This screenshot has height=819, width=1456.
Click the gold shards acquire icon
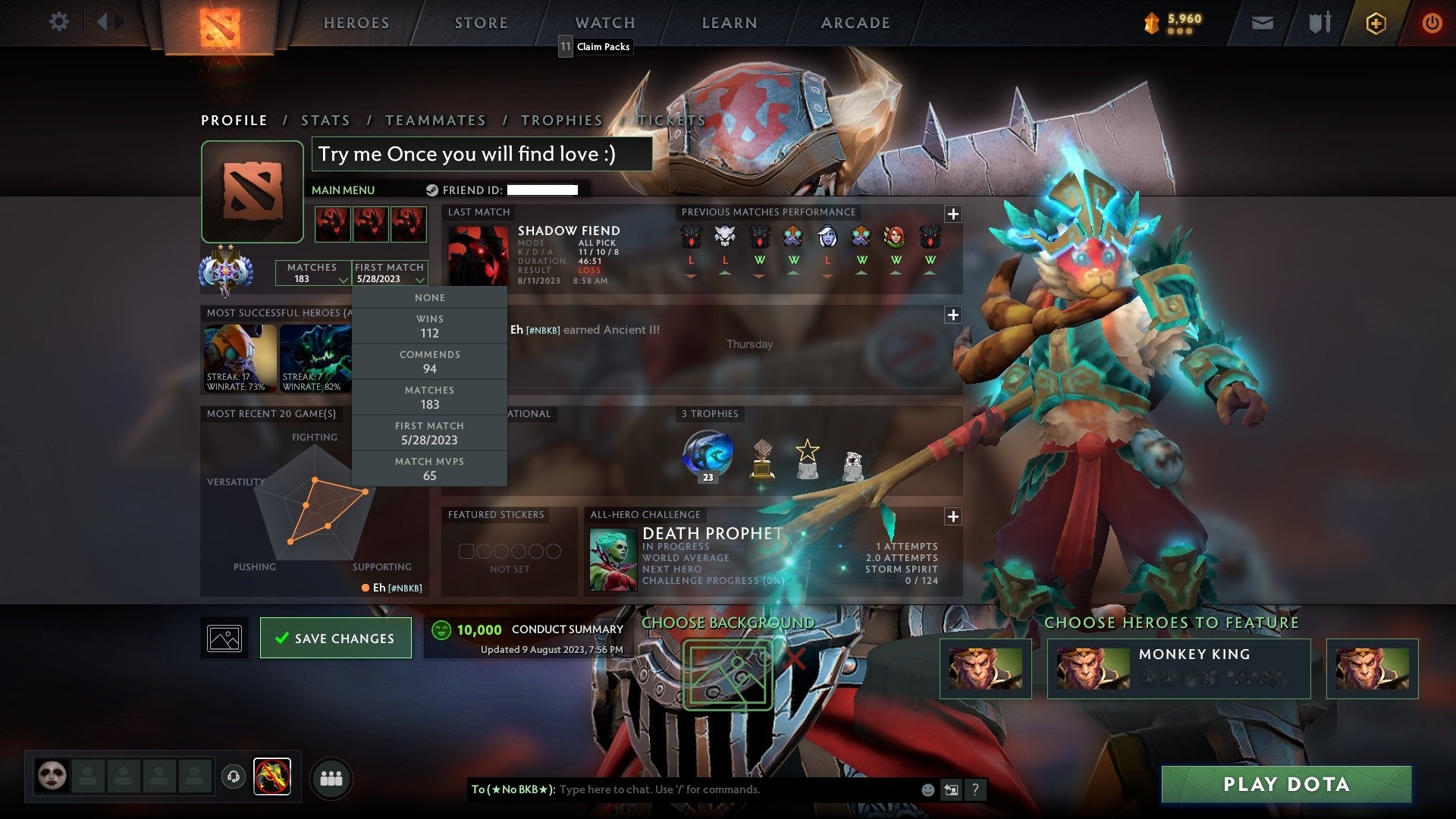(1376, 23)
